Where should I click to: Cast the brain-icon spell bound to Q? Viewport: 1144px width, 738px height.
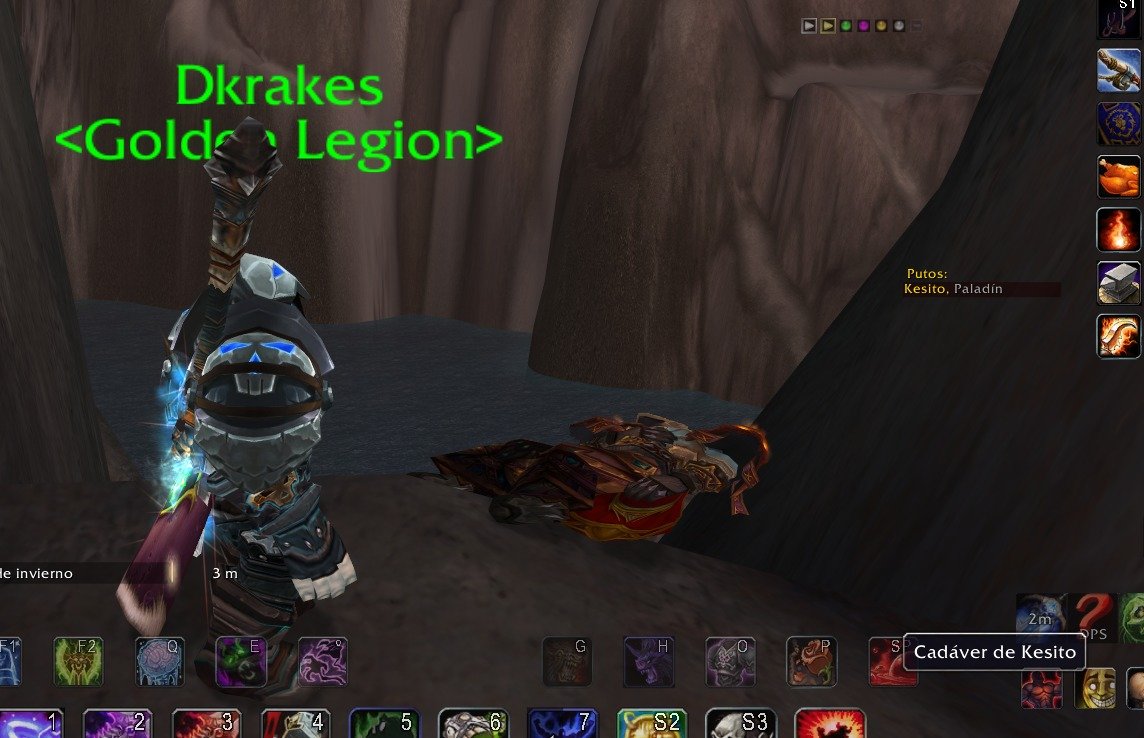point(159,660)
